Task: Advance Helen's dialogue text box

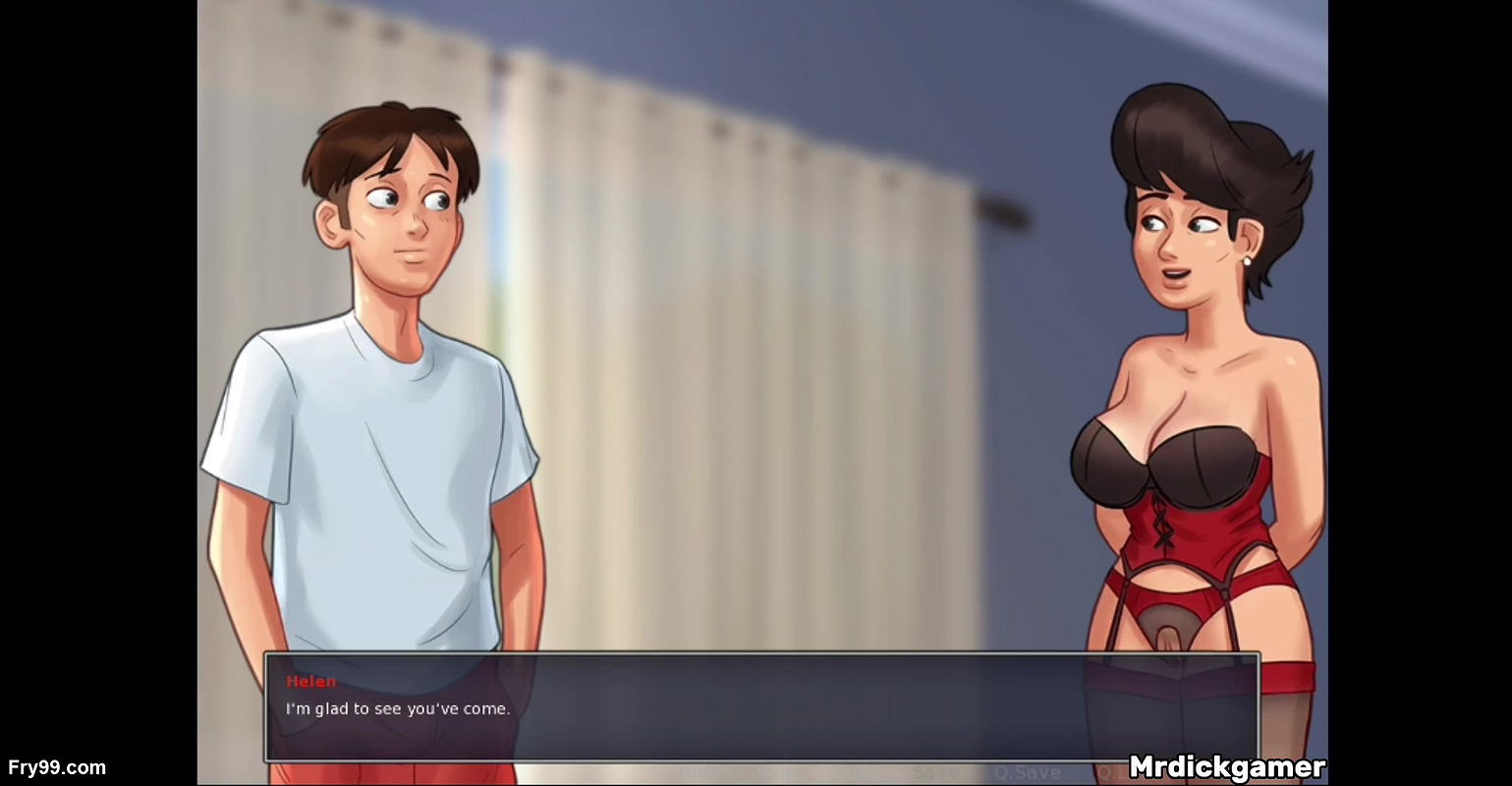Action: 760,707
